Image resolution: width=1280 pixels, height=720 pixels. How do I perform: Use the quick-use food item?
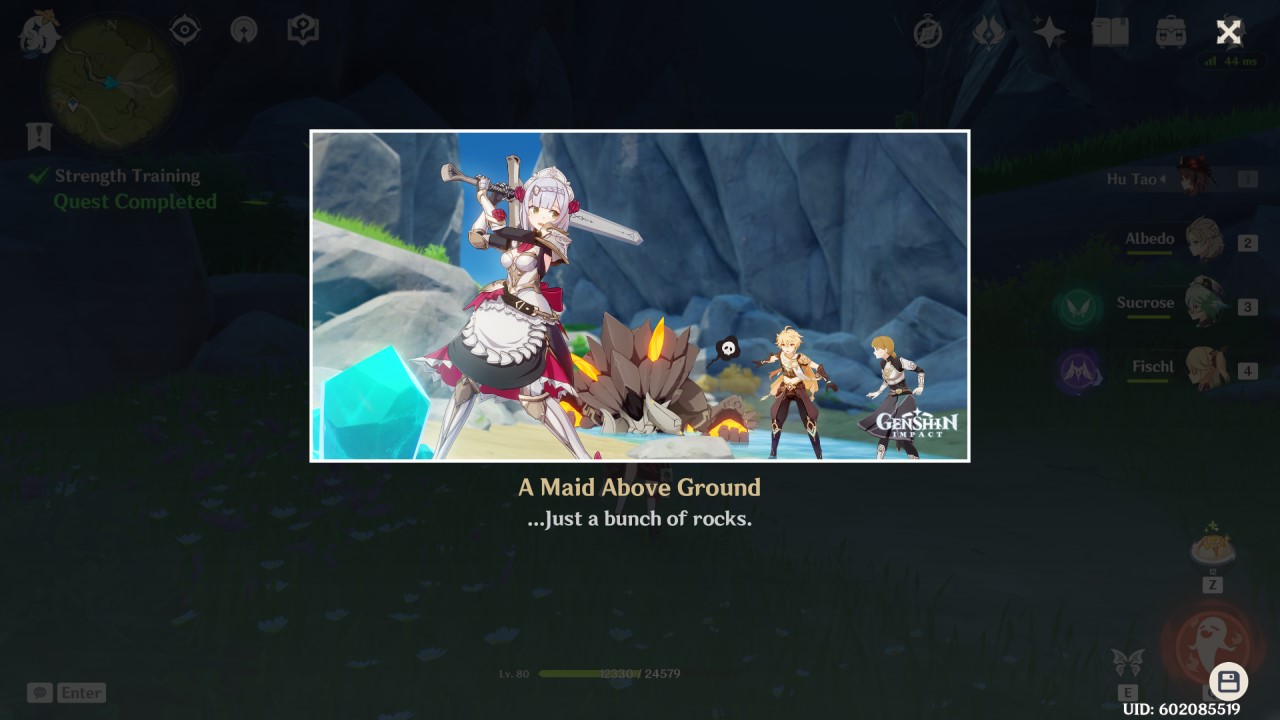(x=1213, y=546)
